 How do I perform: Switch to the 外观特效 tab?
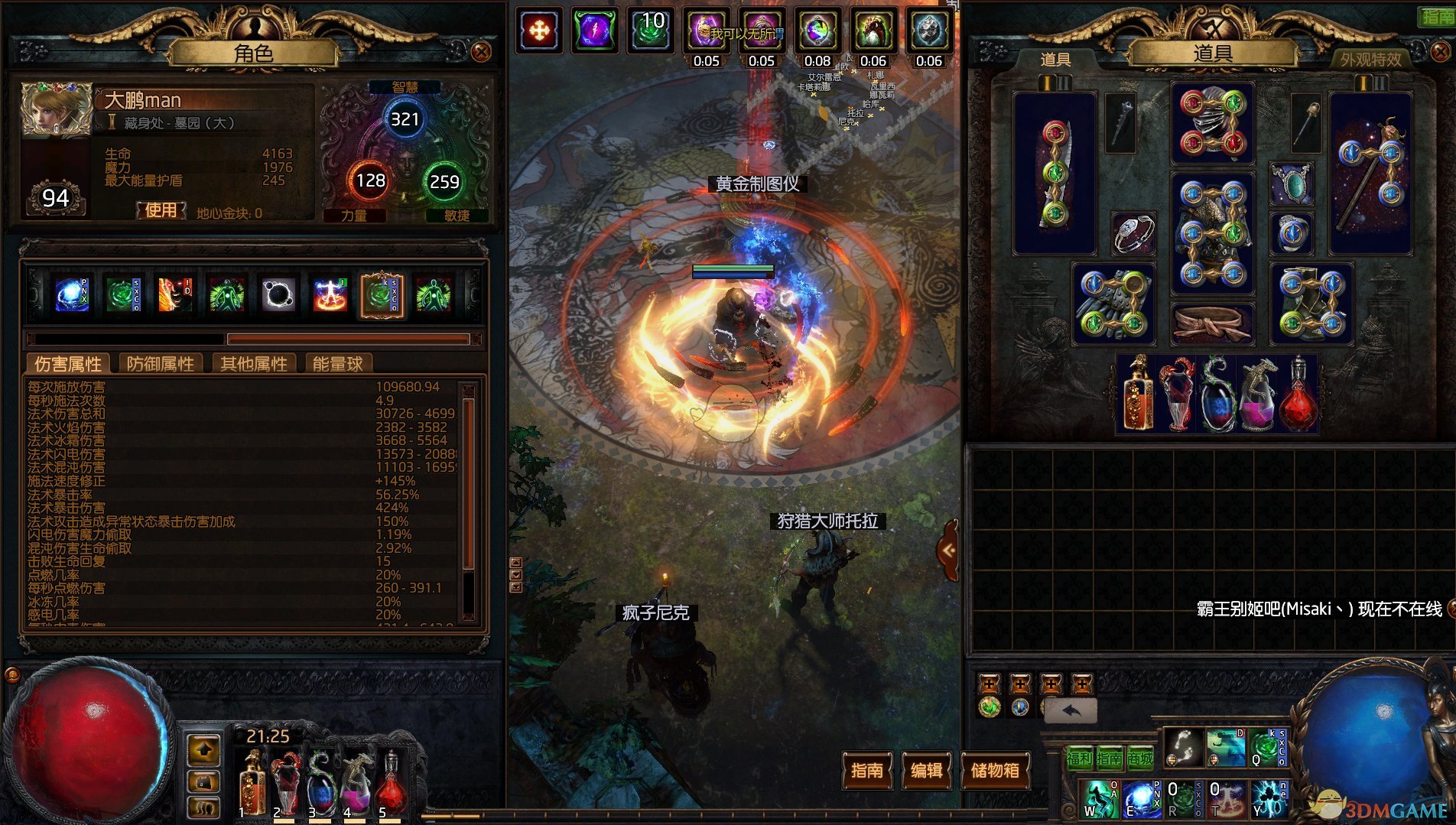click(1370, 59)
